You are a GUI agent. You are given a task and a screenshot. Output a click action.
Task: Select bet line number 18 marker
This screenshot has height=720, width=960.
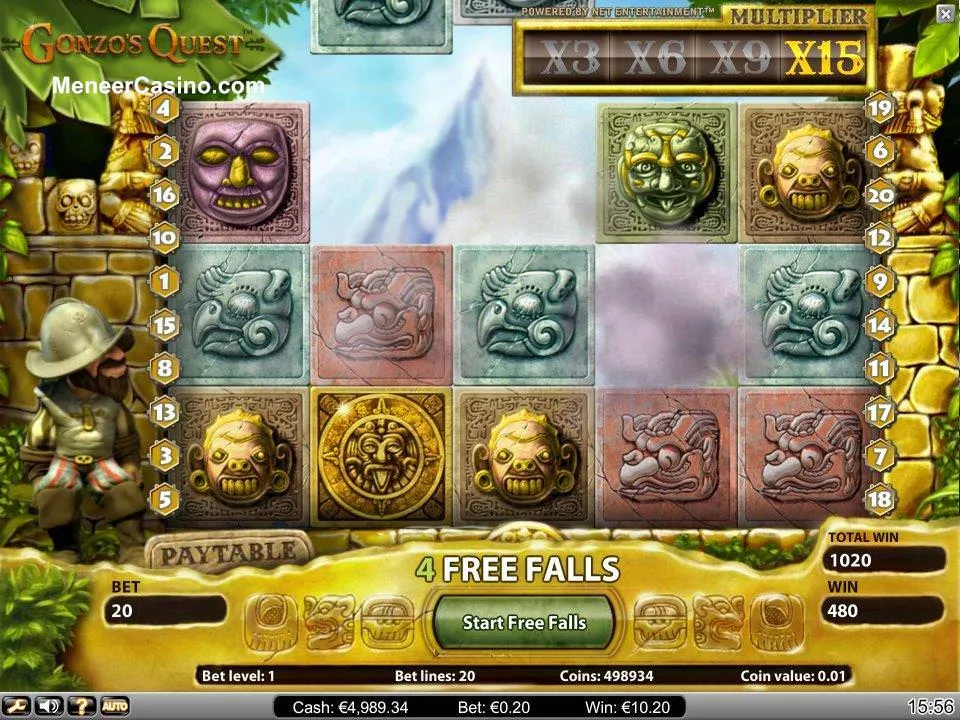click(879, 497)
